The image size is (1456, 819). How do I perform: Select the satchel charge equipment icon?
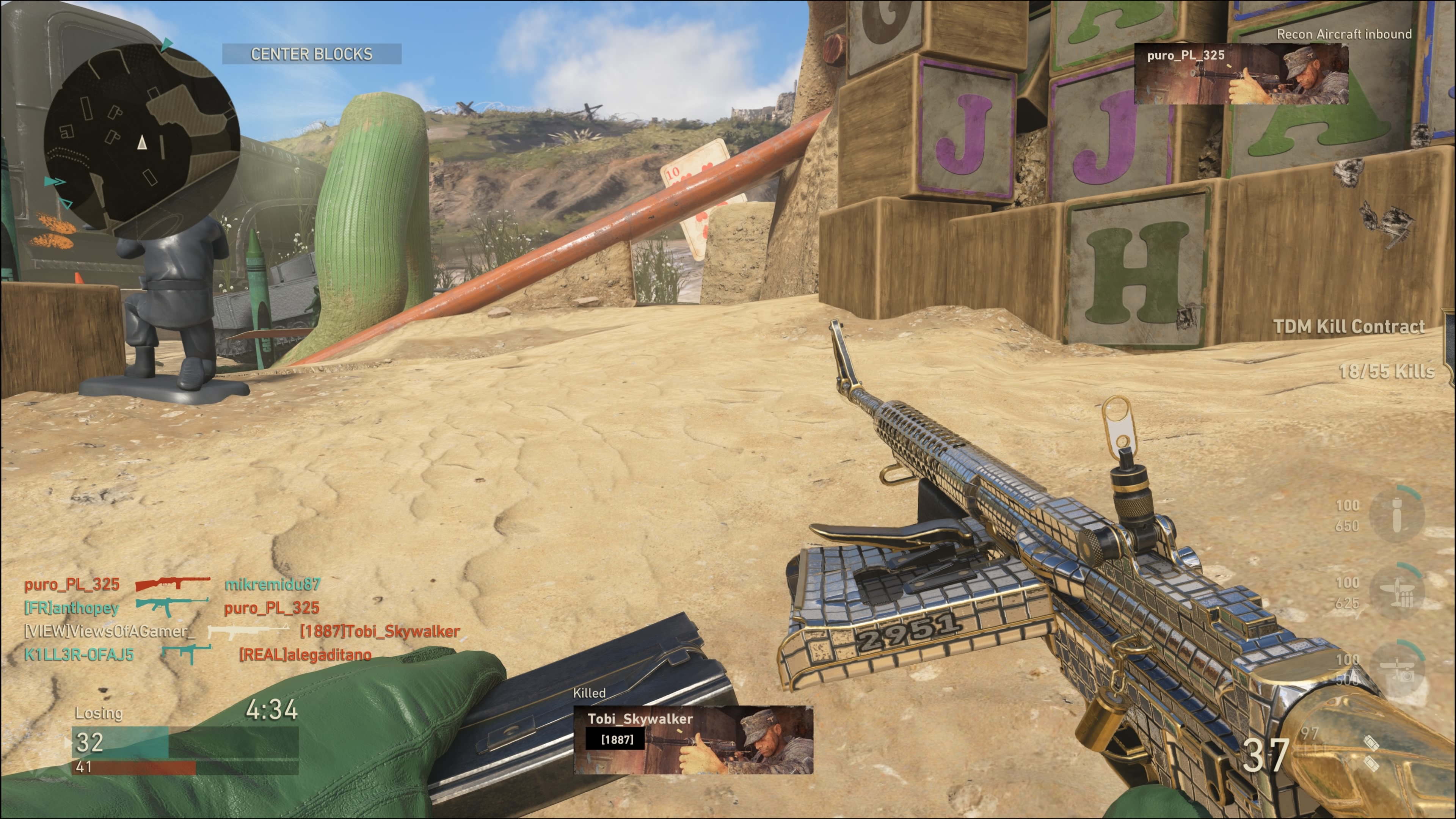click(1371, 753)
